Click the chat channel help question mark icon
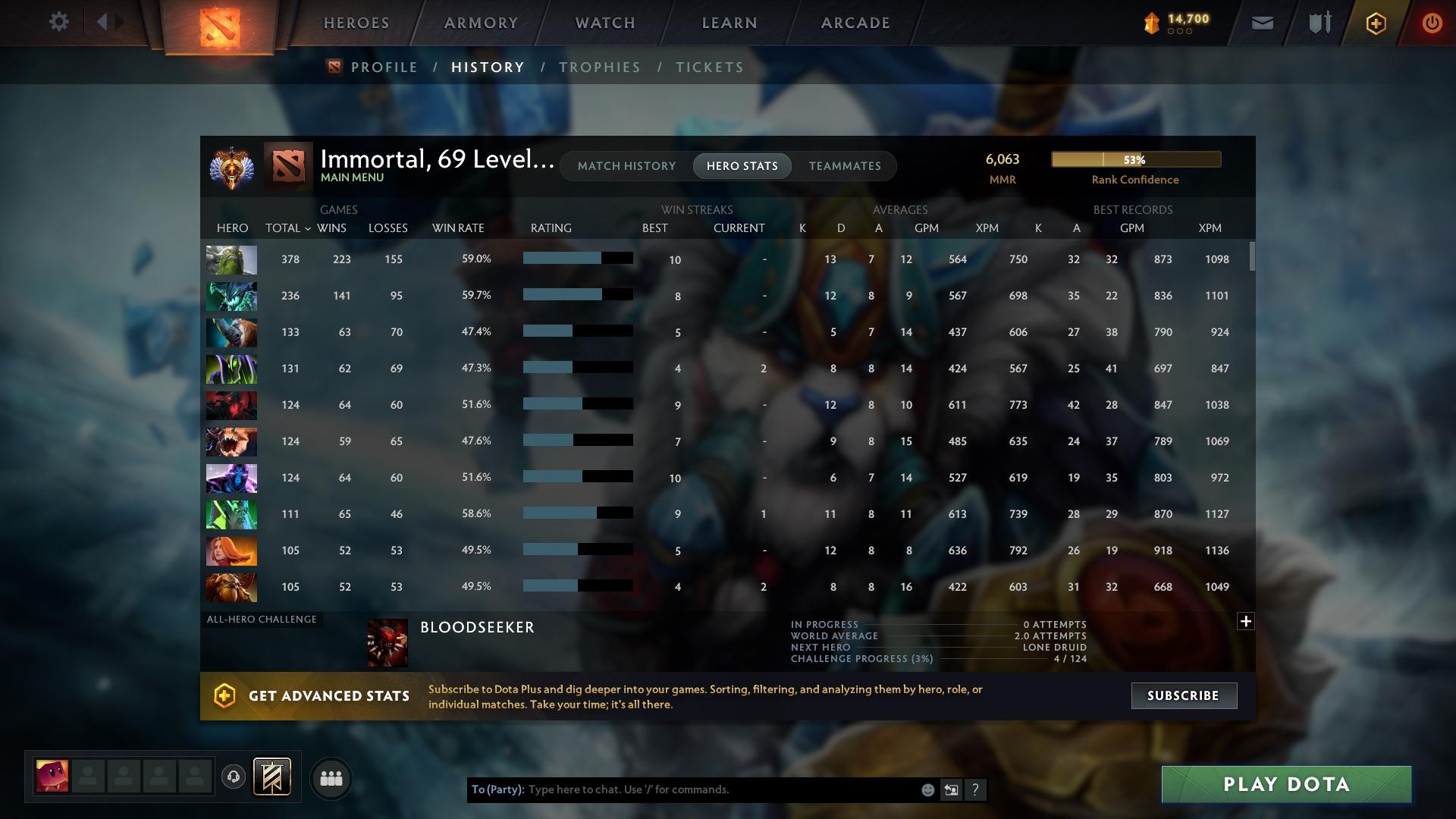This screenshot has height=819, width=1456. pyautogui.click(x=975, y=789)
